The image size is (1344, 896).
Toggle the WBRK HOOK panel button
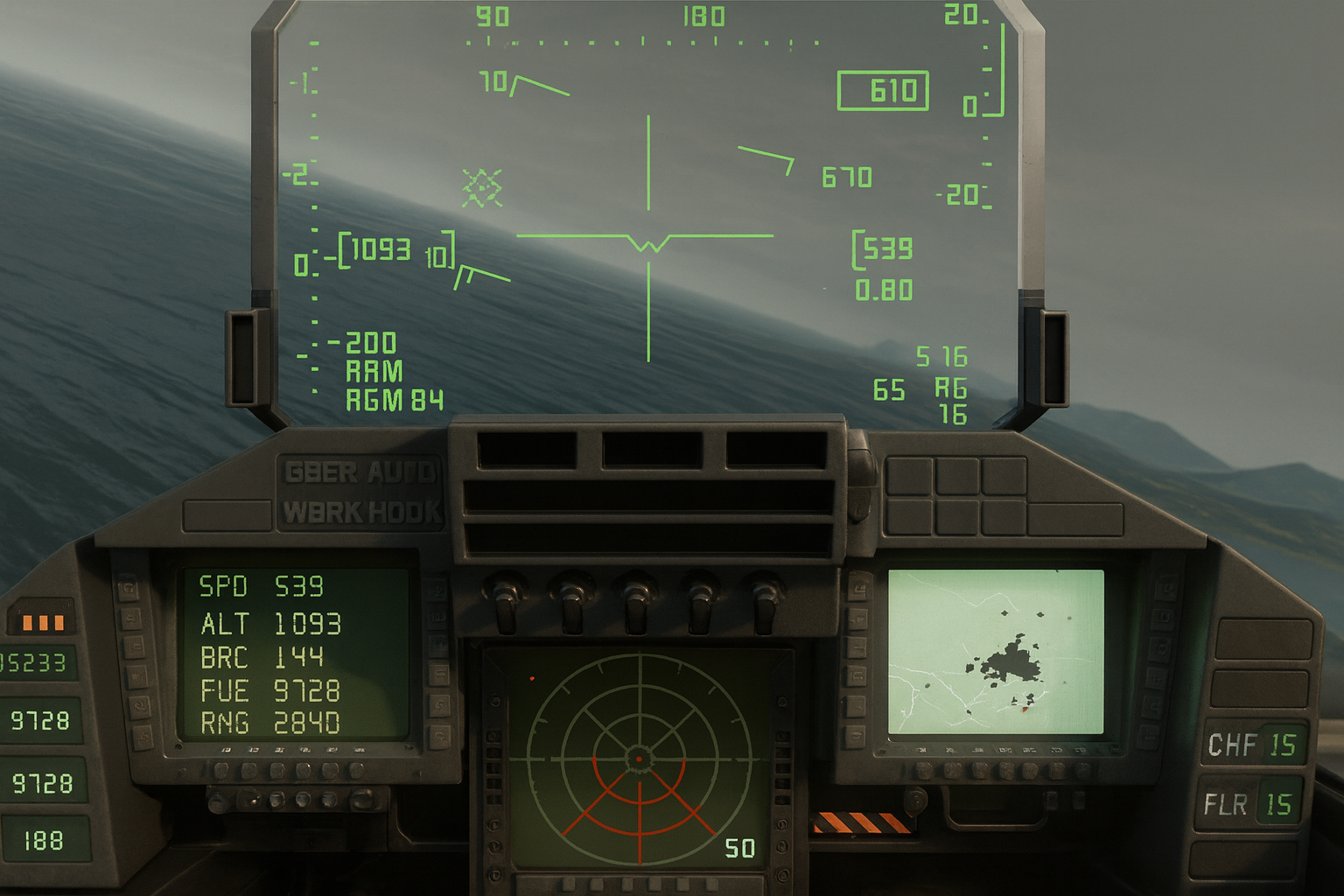point(361,512)
